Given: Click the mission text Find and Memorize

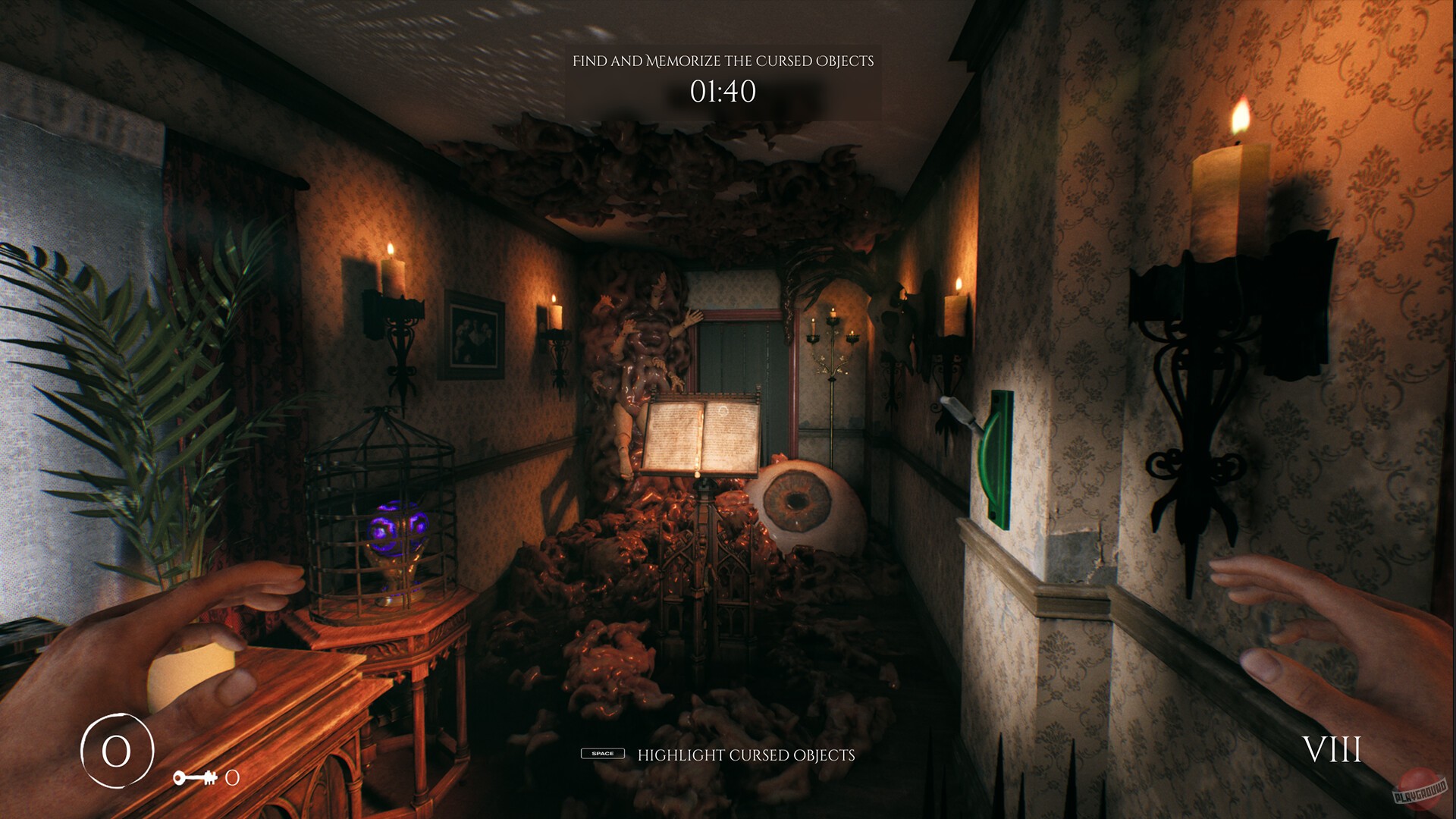Looking at the screenshot, I should click(x=726, y=61).
